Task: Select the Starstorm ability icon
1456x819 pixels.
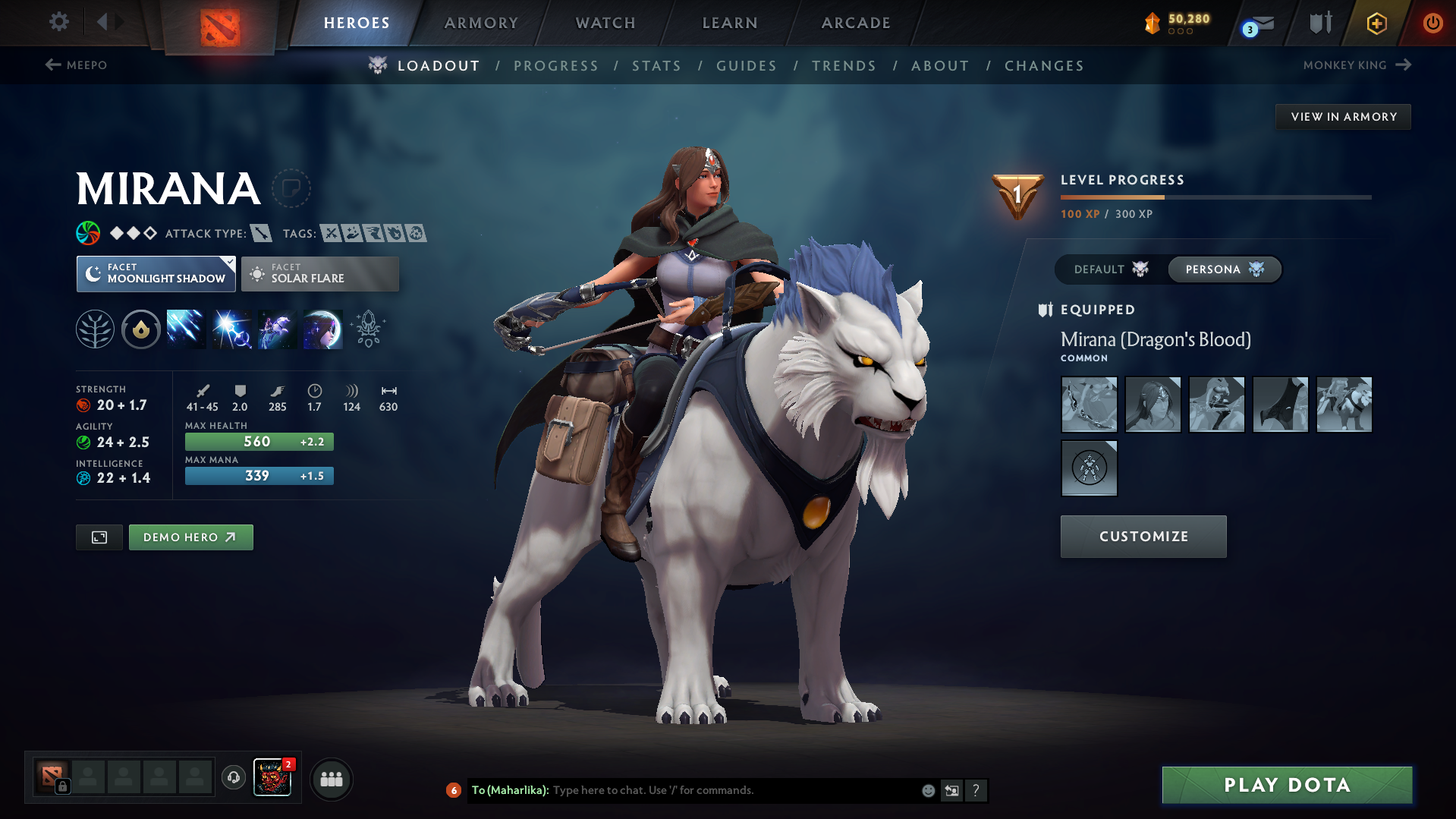Action: pyautogui.click(x=186, y=329)
